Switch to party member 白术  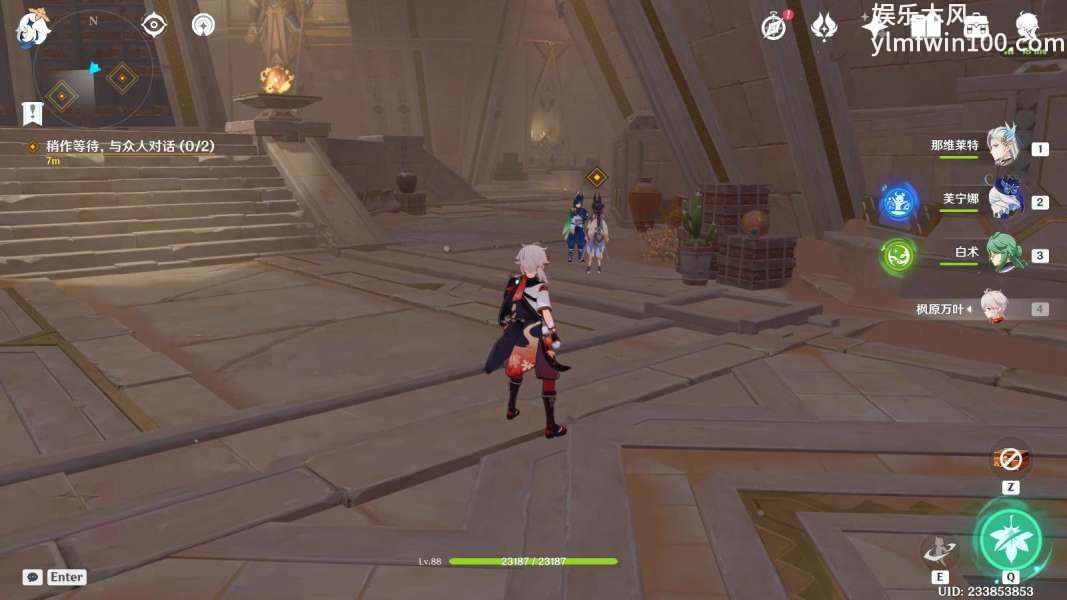pyautogui.click(x=1003, y=253)
